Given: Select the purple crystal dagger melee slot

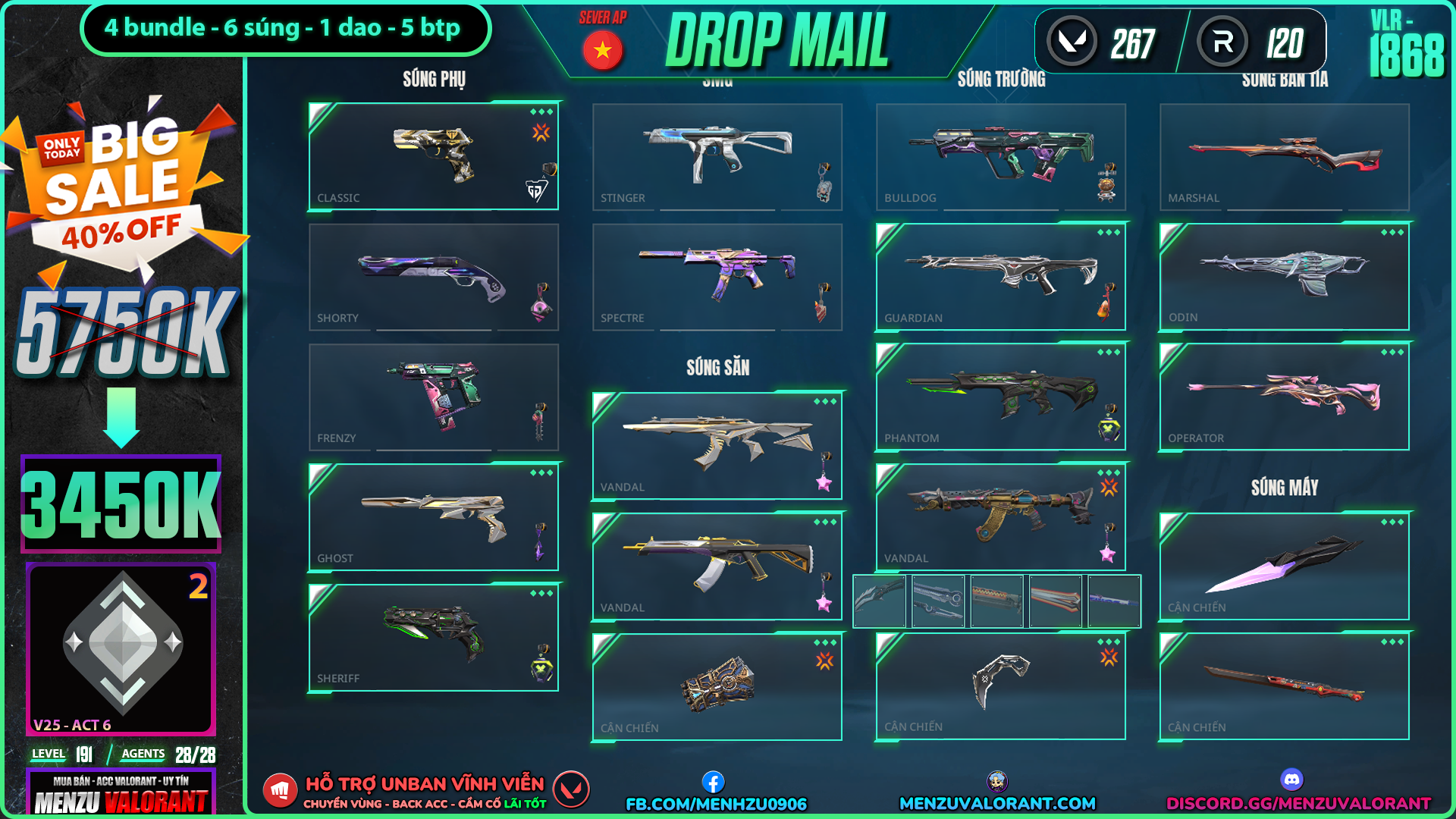Looking at the screenshot, I should 1284,566.
